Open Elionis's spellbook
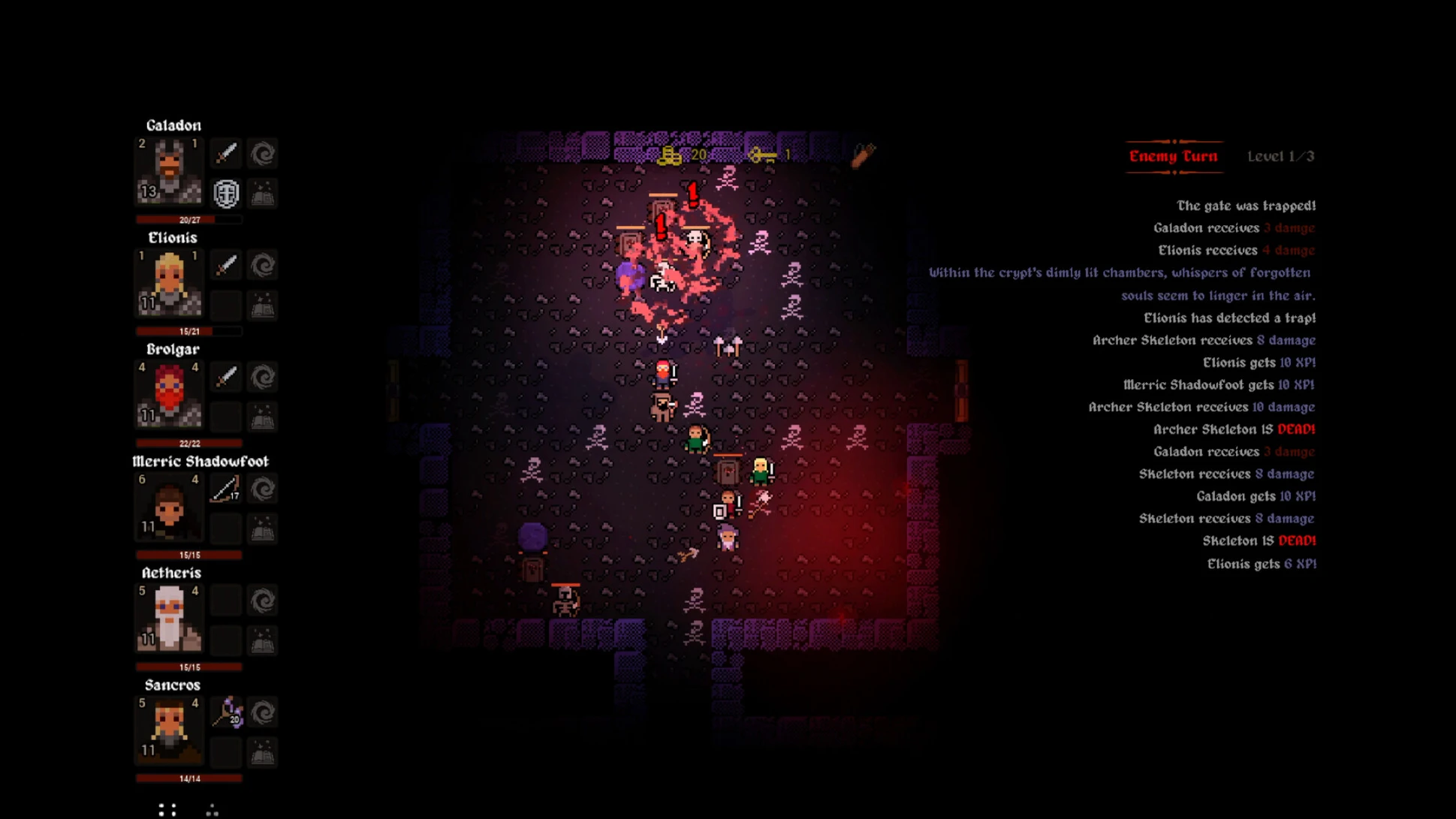Image resolution: width=1456 pixels, height=819 pixels. [263, 306]
